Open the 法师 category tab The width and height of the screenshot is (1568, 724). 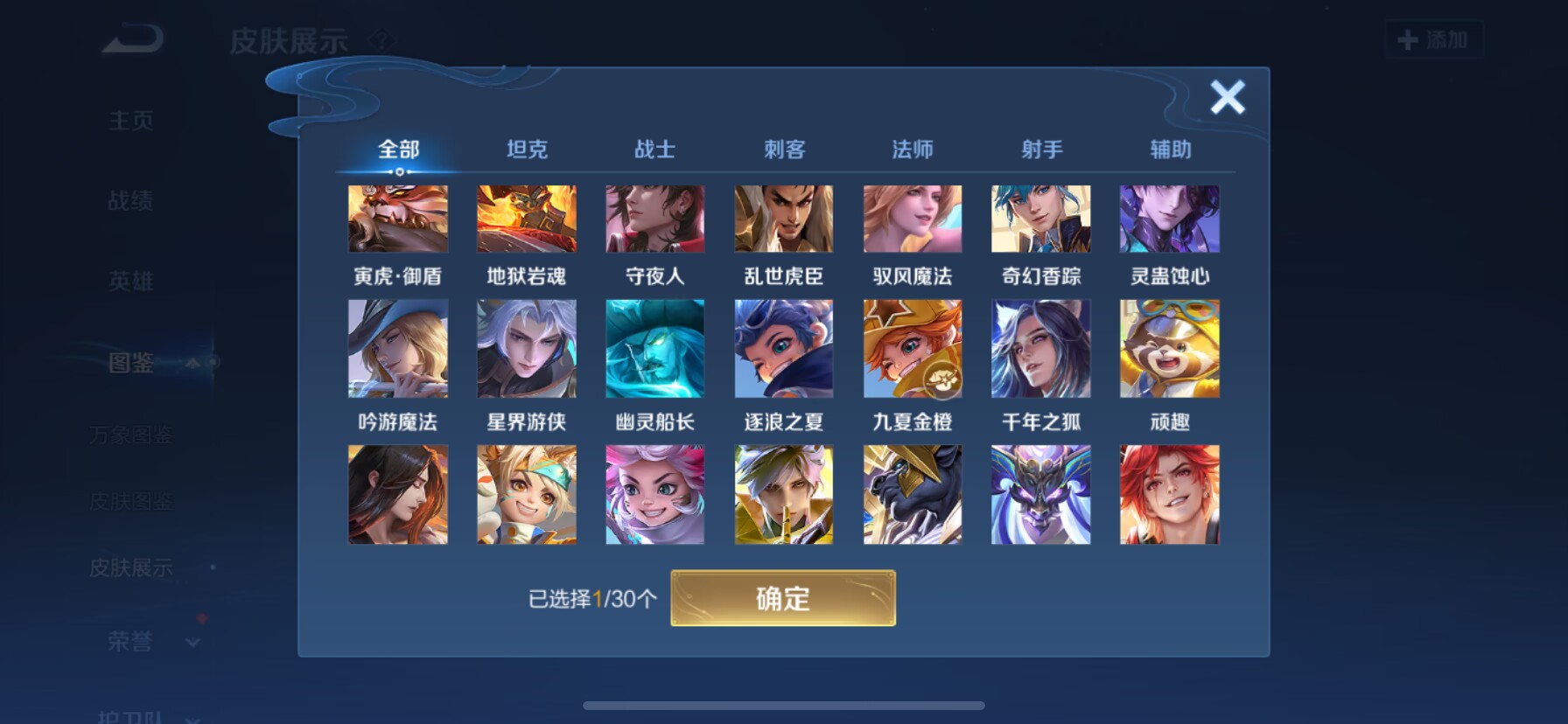click(912, 150)
